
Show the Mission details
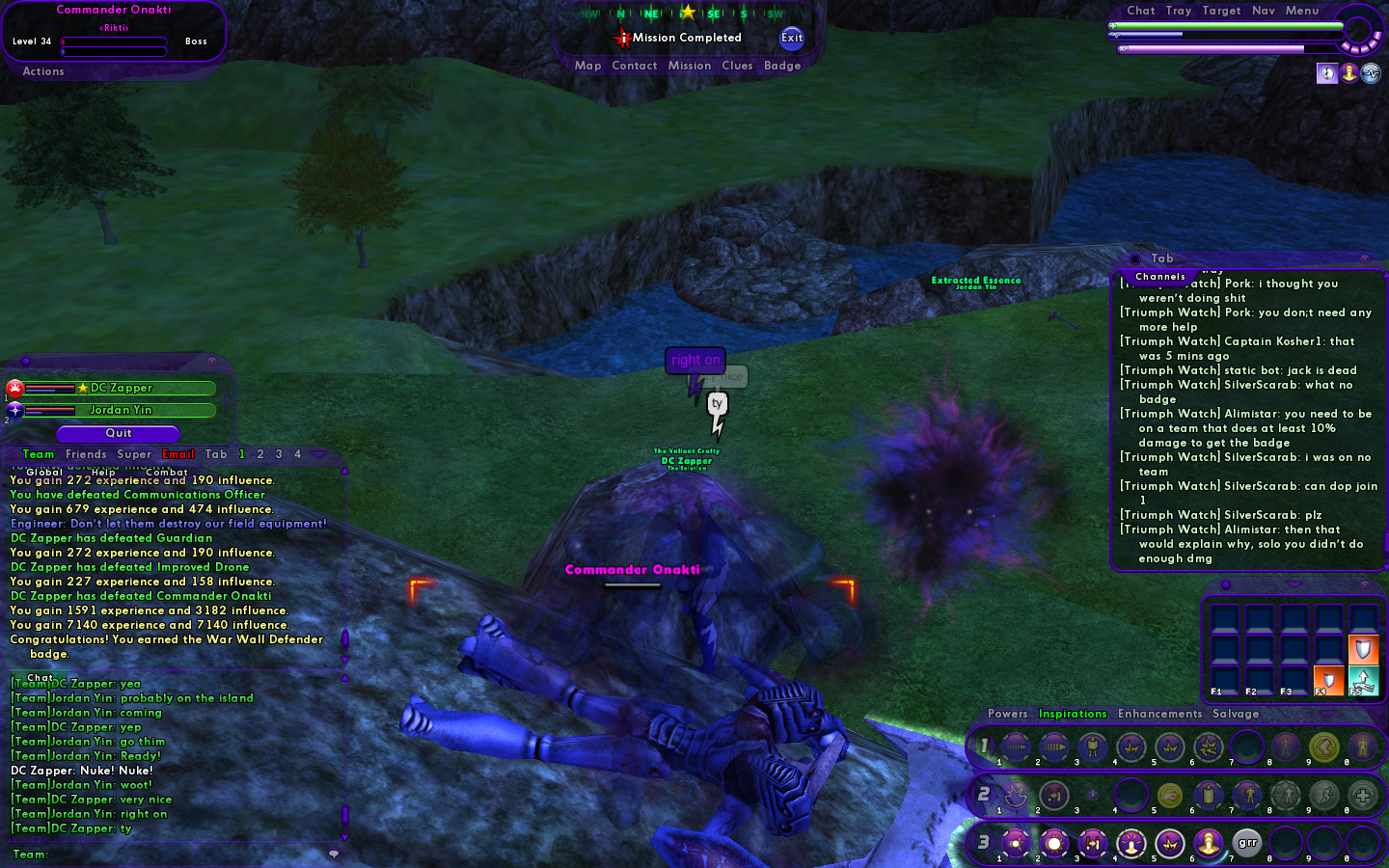[689, 66]
